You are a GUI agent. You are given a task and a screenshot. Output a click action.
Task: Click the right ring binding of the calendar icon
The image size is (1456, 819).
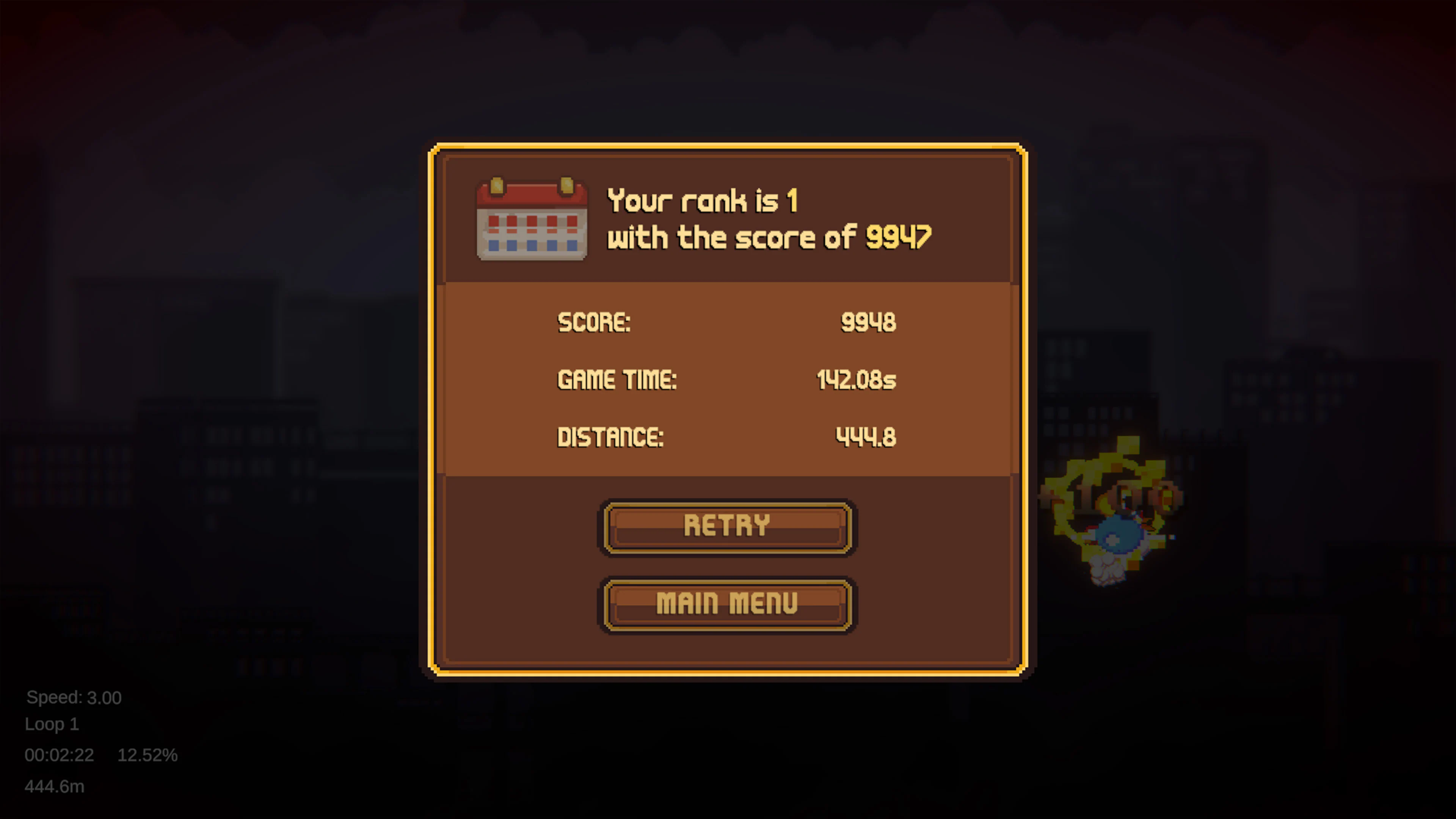(x=566, y=185)
